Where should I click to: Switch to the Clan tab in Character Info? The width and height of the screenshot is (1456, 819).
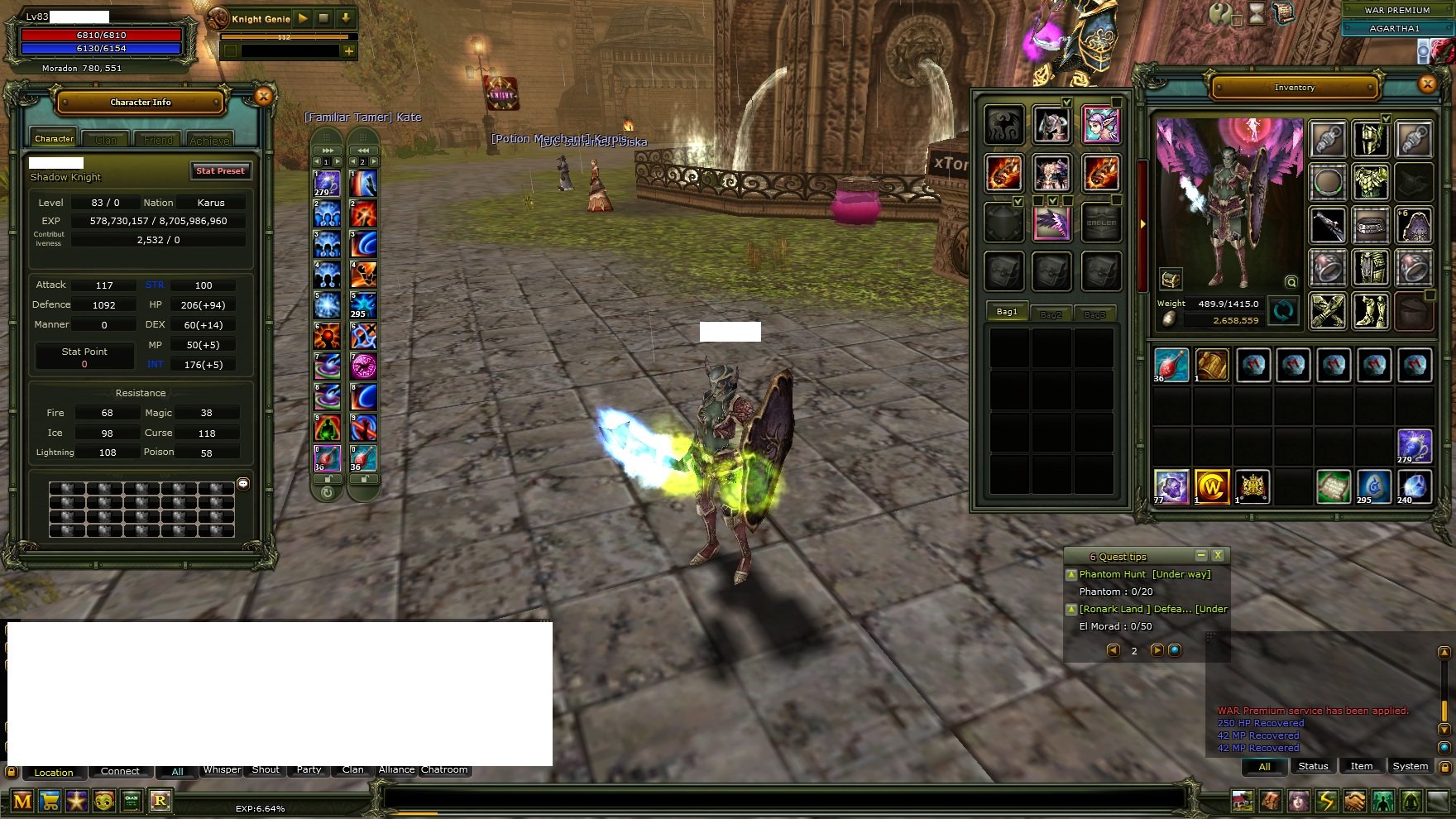pyautogui.click(x=105, y=139)
